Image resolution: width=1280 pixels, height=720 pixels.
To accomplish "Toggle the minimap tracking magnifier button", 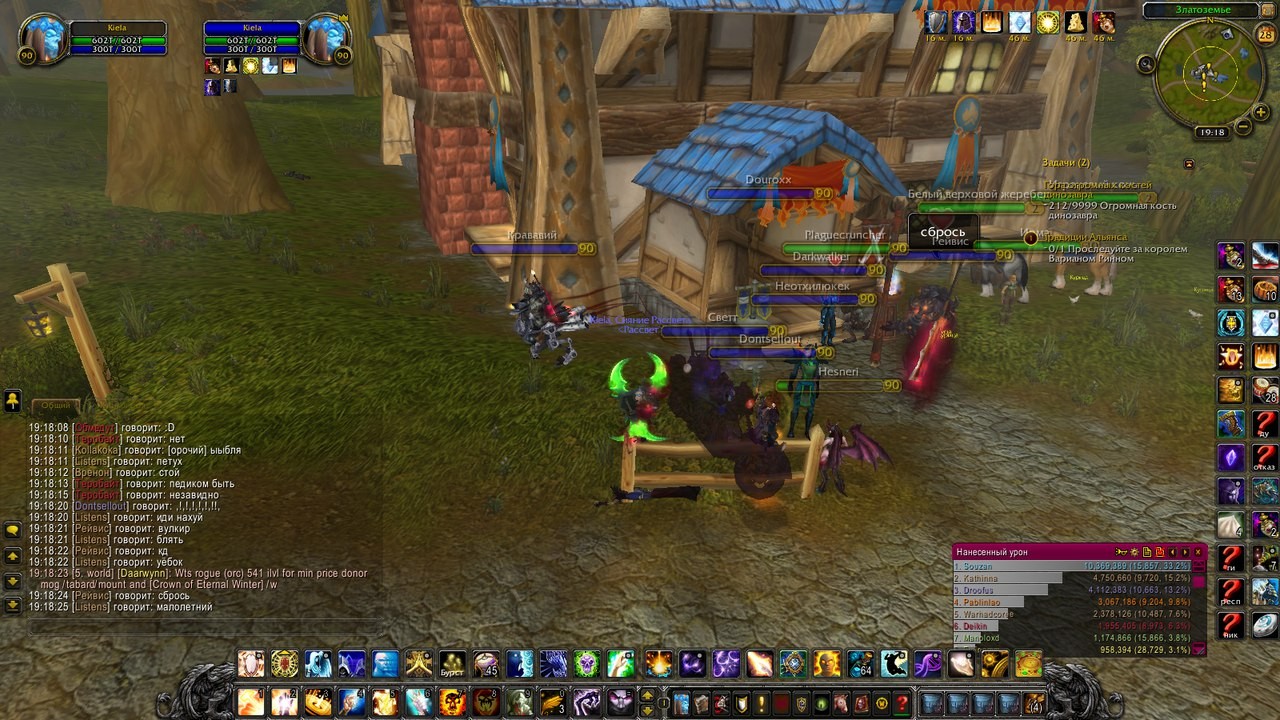I will tap(1146, 64).
